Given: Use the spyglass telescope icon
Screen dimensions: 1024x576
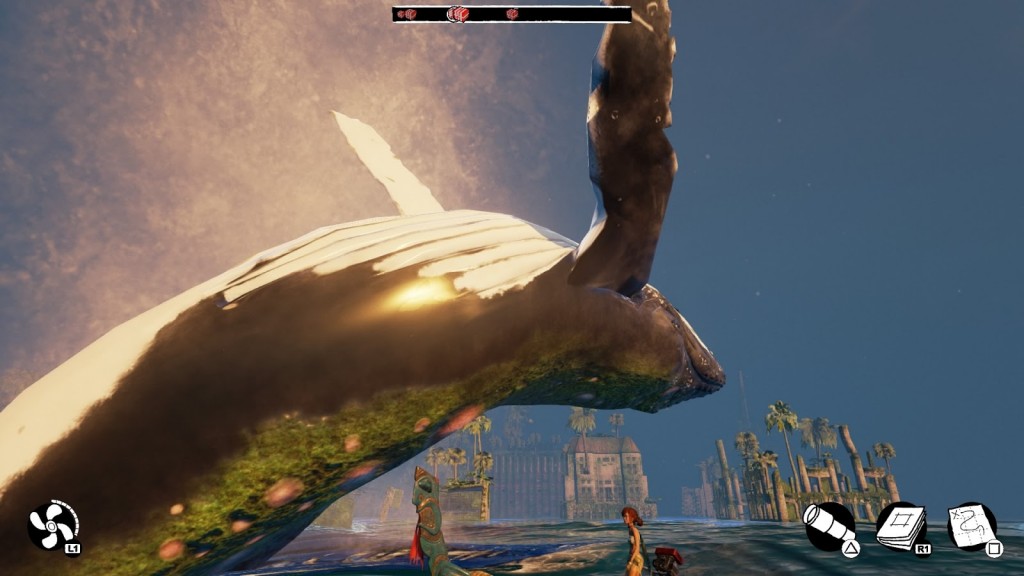Looking at the screenshot, I should tap(829, 526).
